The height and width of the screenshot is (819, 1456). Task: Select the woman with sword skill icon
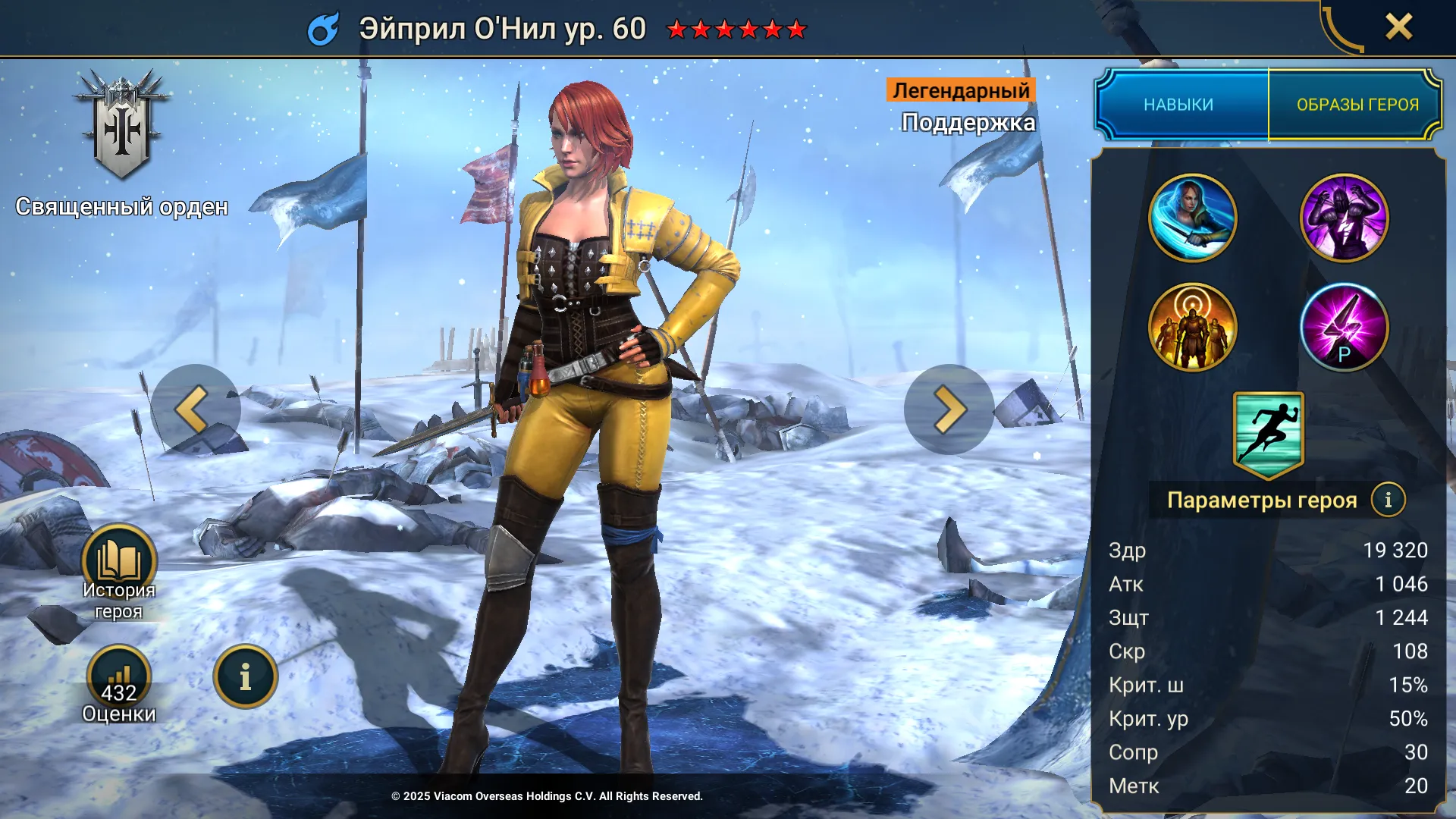(1192, 218)
